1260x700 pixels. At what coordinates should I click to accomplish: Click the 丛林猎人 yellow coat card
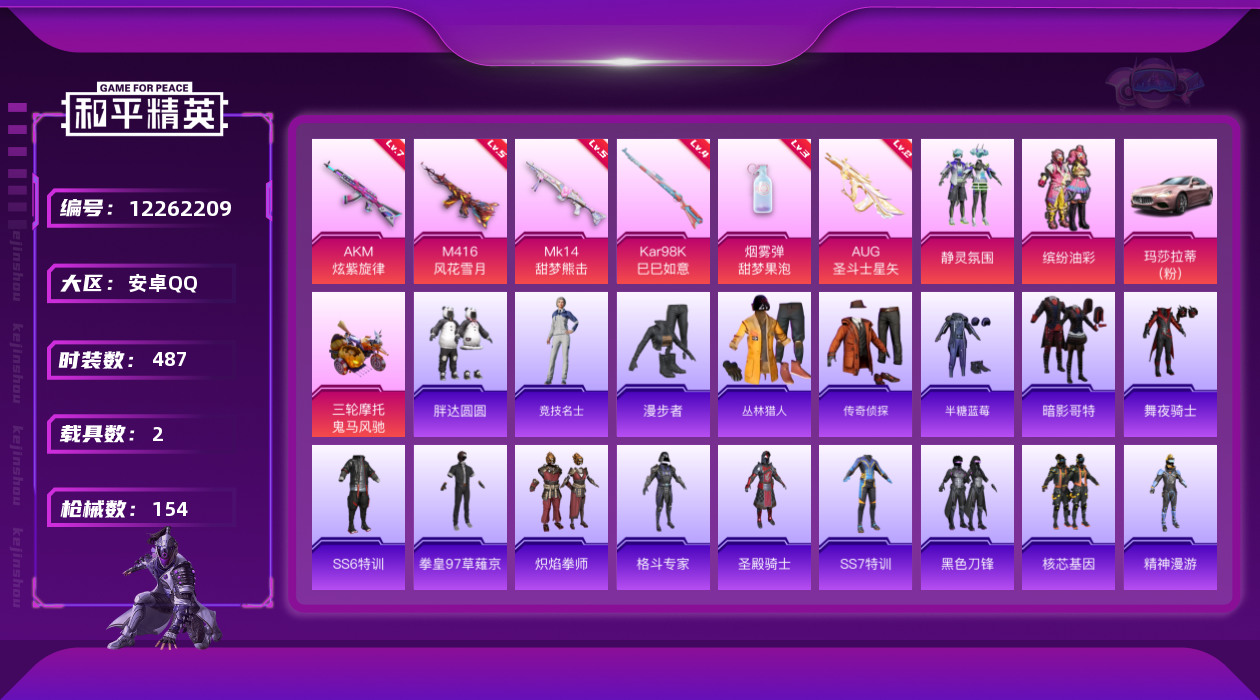pos(764,364)
